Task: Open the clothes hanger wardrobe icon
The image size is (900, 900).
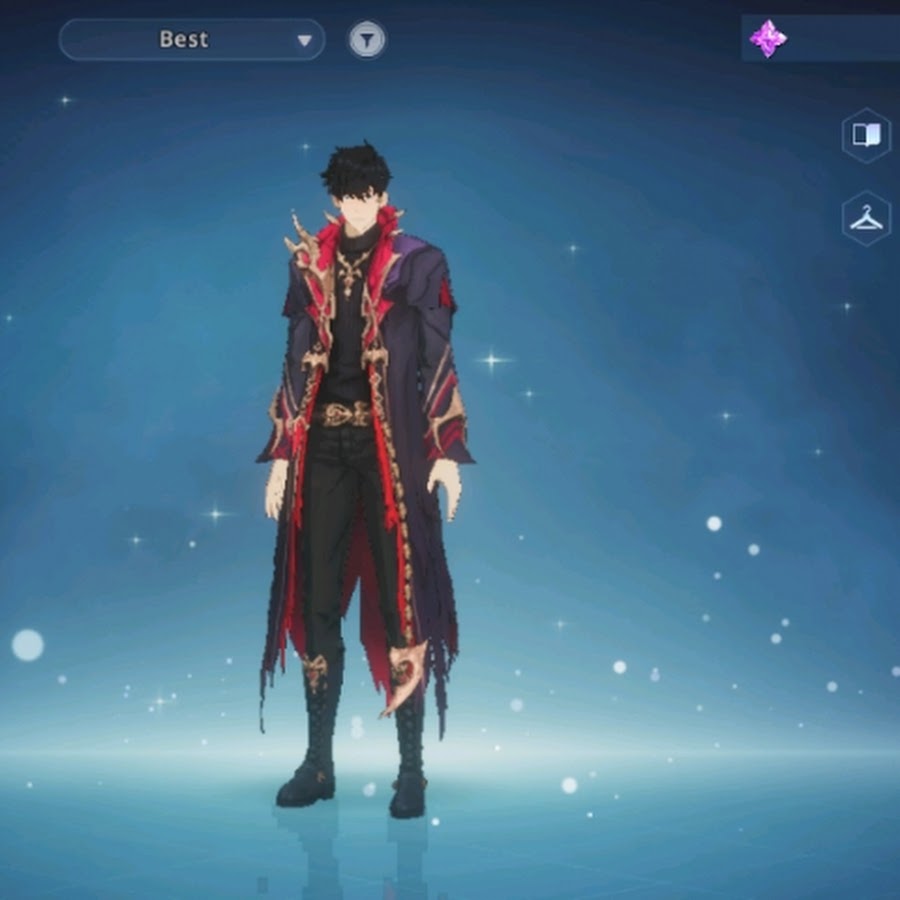Action: pyautogui.click(x=865, y=219)
